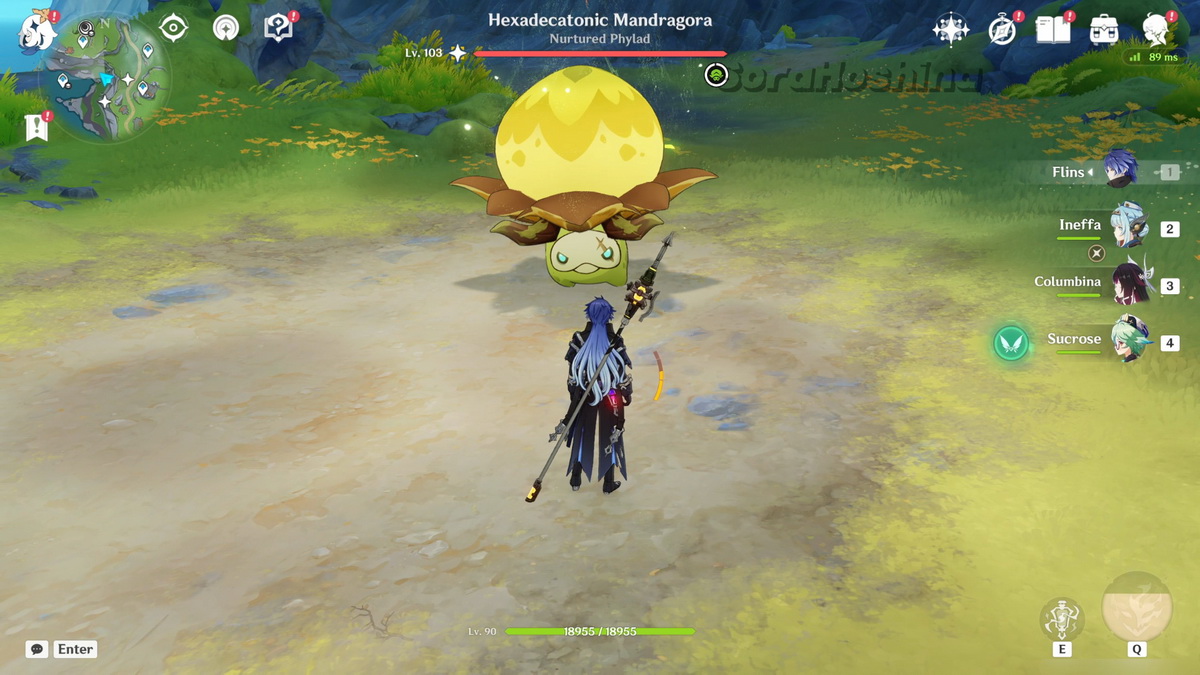Trigger Sucrose's green Anemo burst icon
1200x675 pixels.
[x=1011, y=344]
